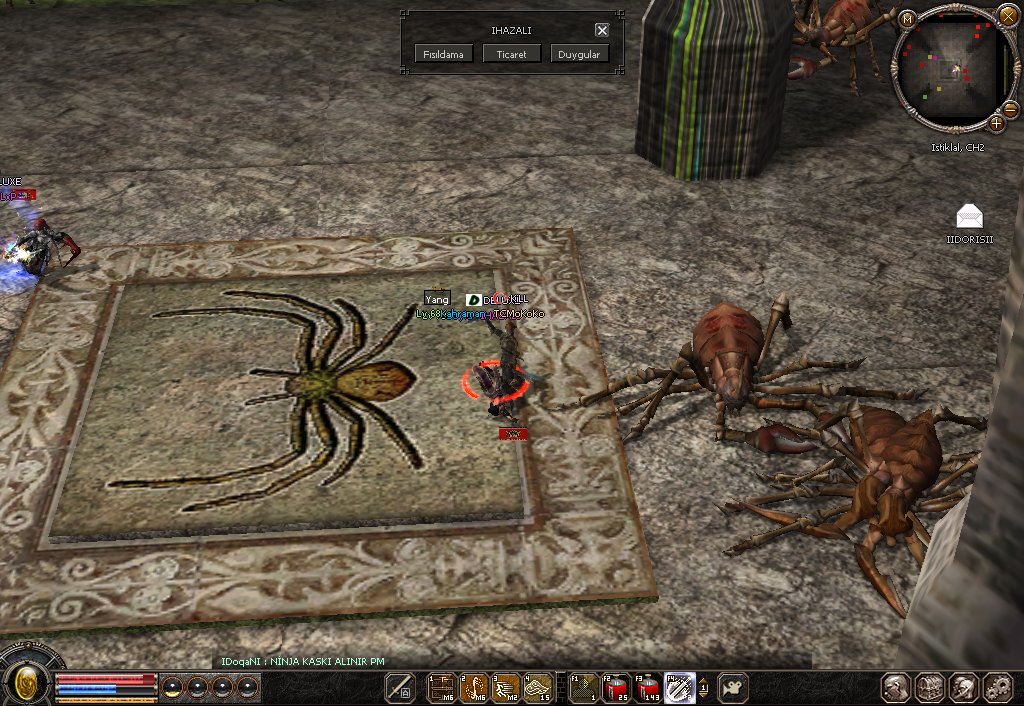Drink the red potion in slot F2
The width and height of the screenshot is (1024, 706).
coord(616,687)
